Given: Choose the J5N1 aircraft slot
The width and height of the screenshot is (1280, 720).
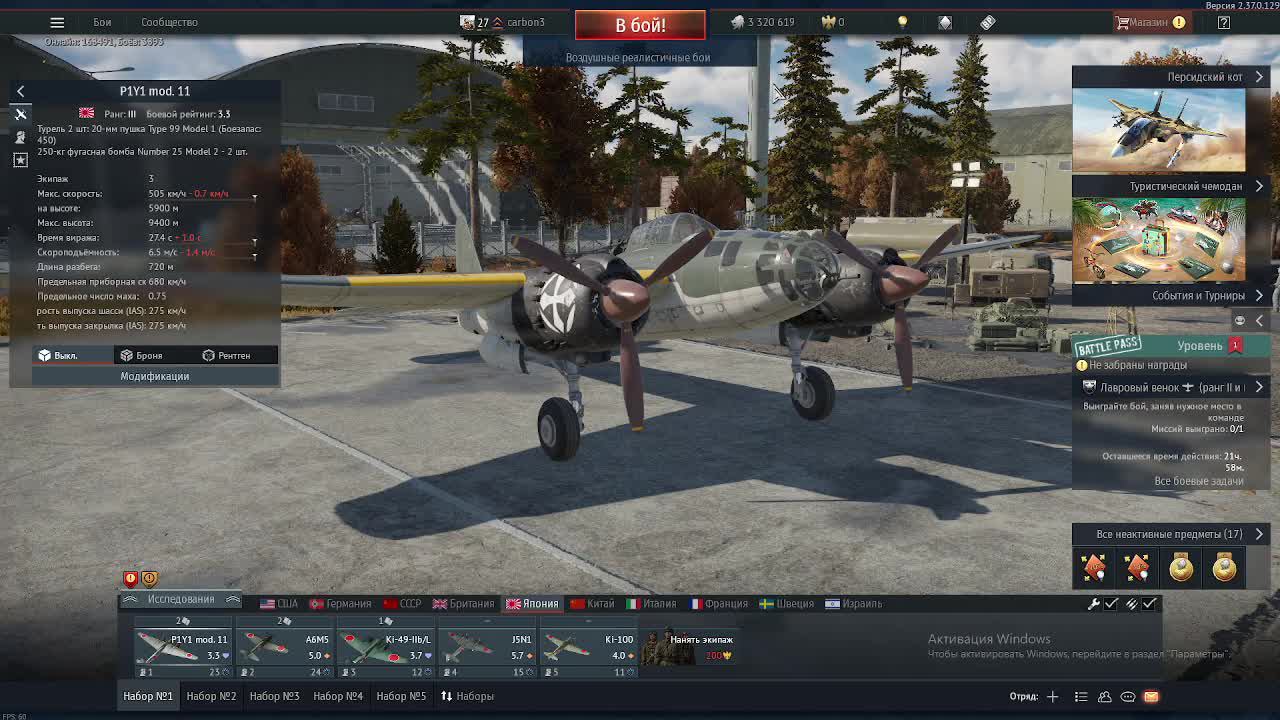Looking at the screenshot, I should point(487,648).
